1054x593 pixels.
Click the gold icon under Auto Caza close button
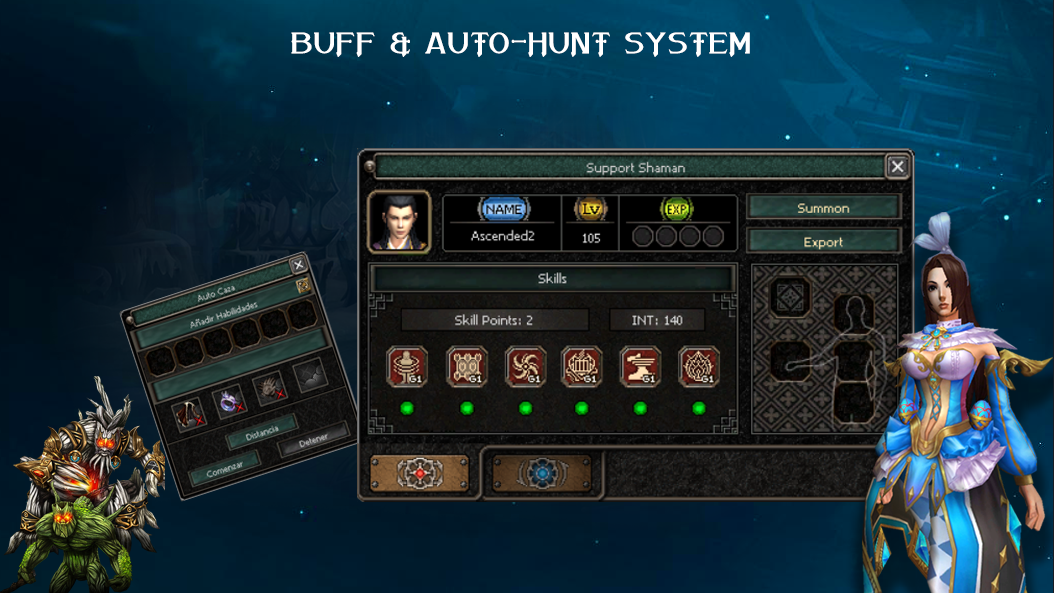pos(304,287)
